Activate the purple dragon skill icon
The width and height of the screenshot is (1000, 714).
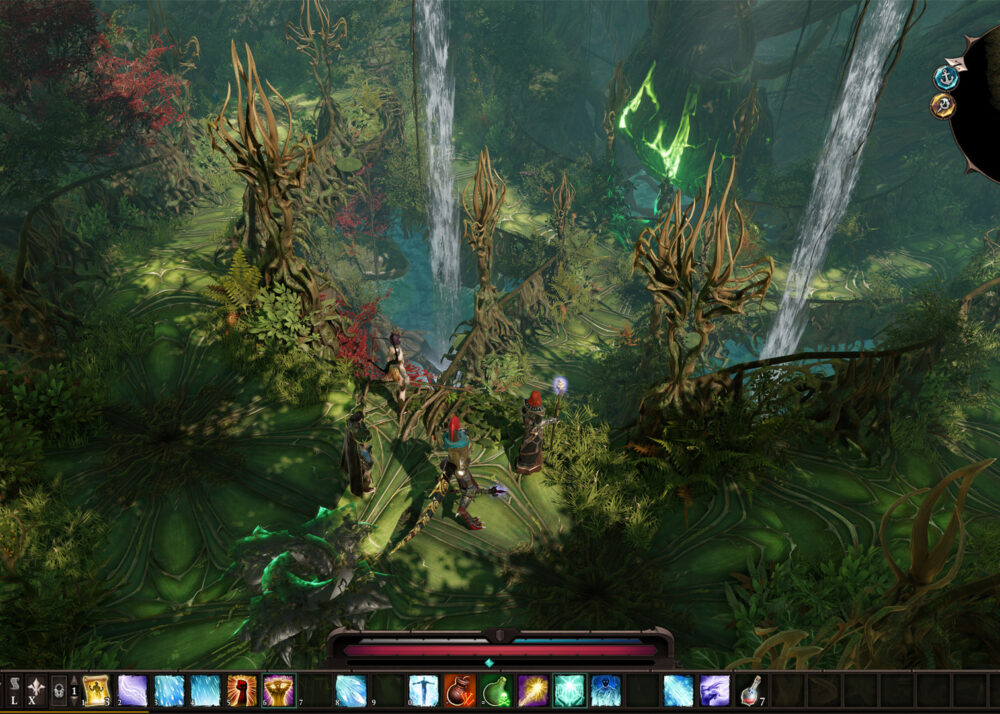714,690
